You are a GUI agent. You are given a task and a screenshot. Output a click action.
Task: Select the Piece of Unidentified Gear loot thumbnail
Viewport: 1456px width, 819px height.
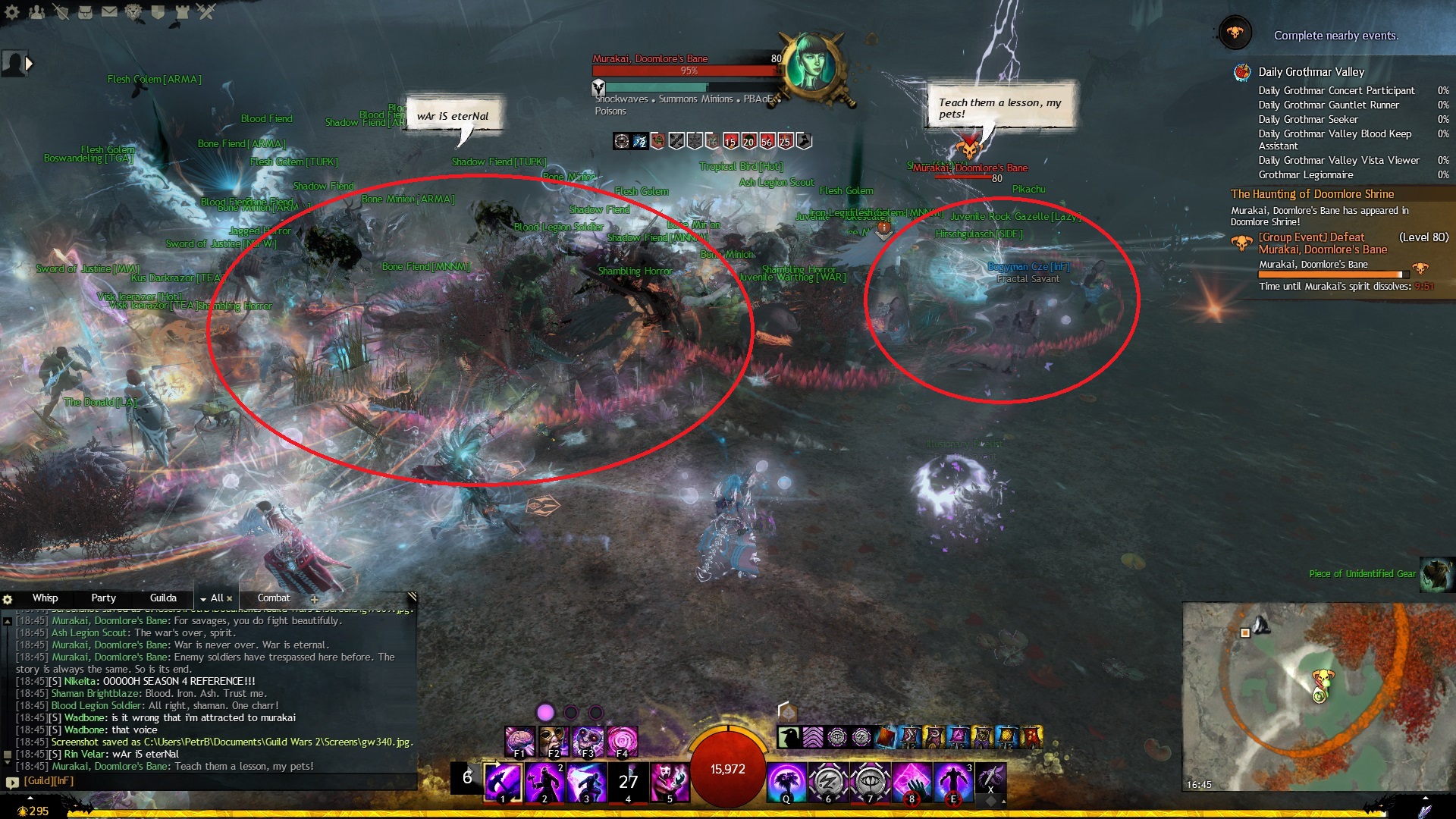click(1436, 574)
